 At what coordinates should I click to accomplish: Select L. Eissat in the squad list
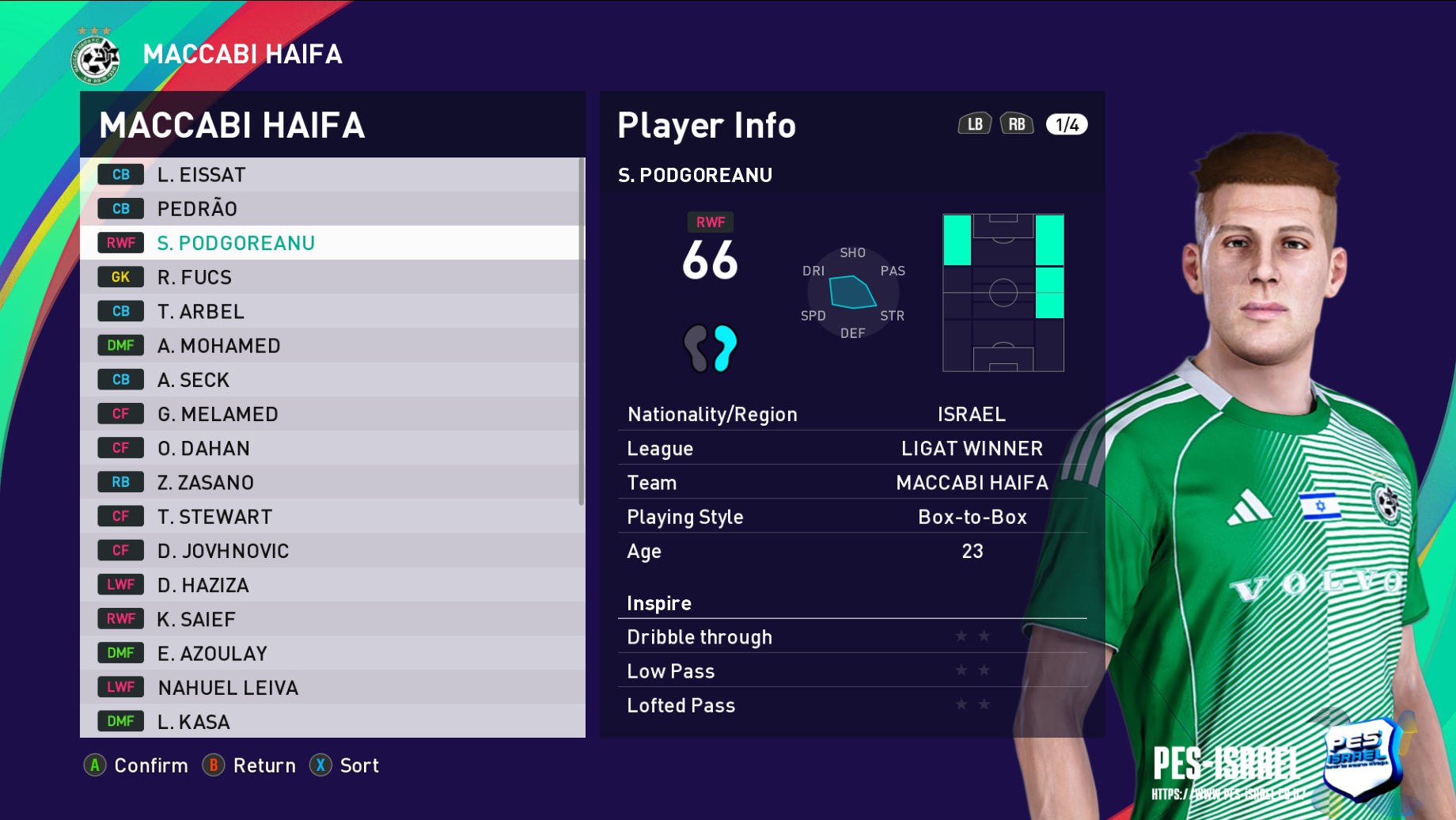coord(332,175)
